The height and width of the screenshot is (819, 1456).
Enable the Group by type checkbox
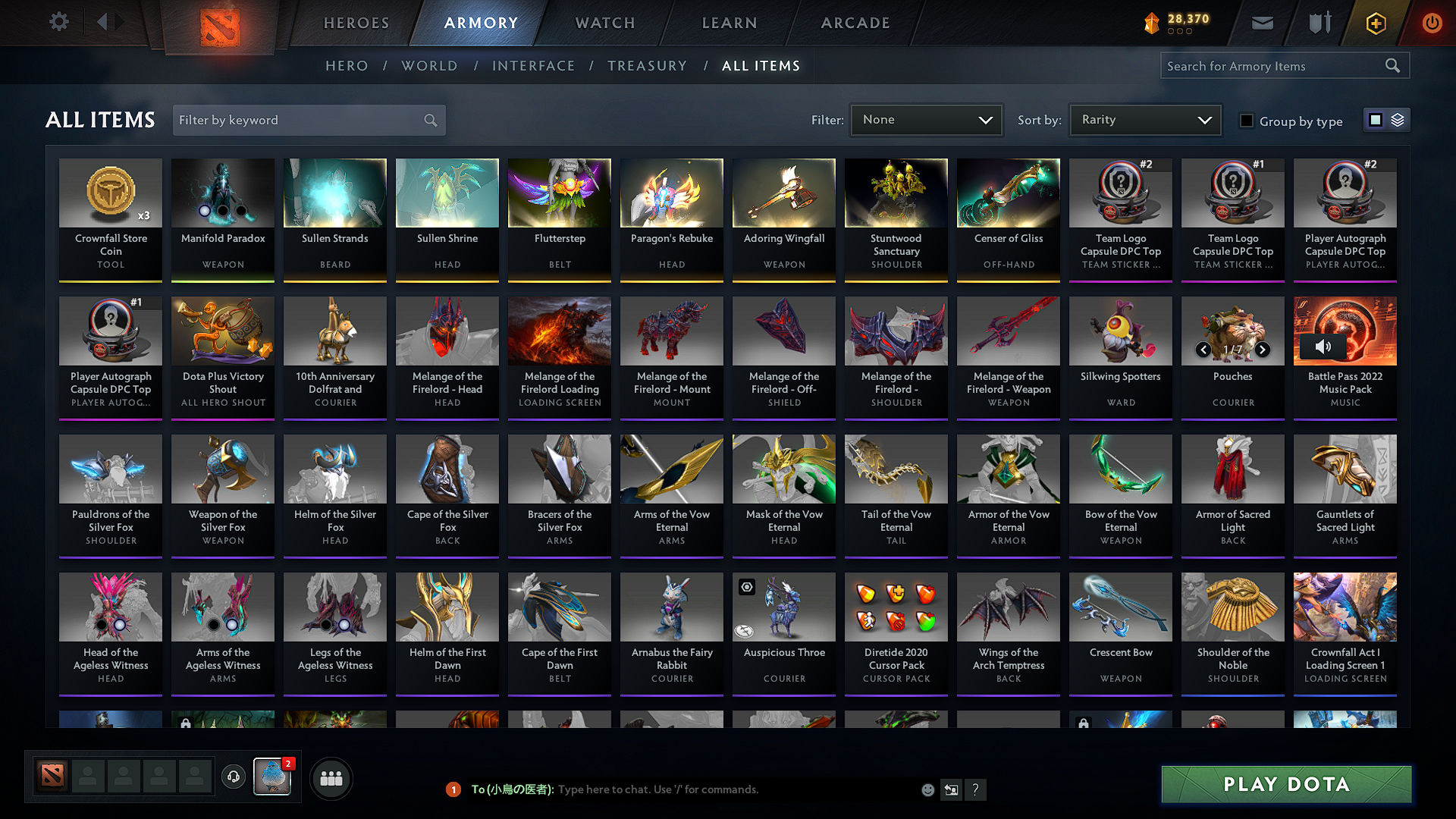coord(1246,121)
